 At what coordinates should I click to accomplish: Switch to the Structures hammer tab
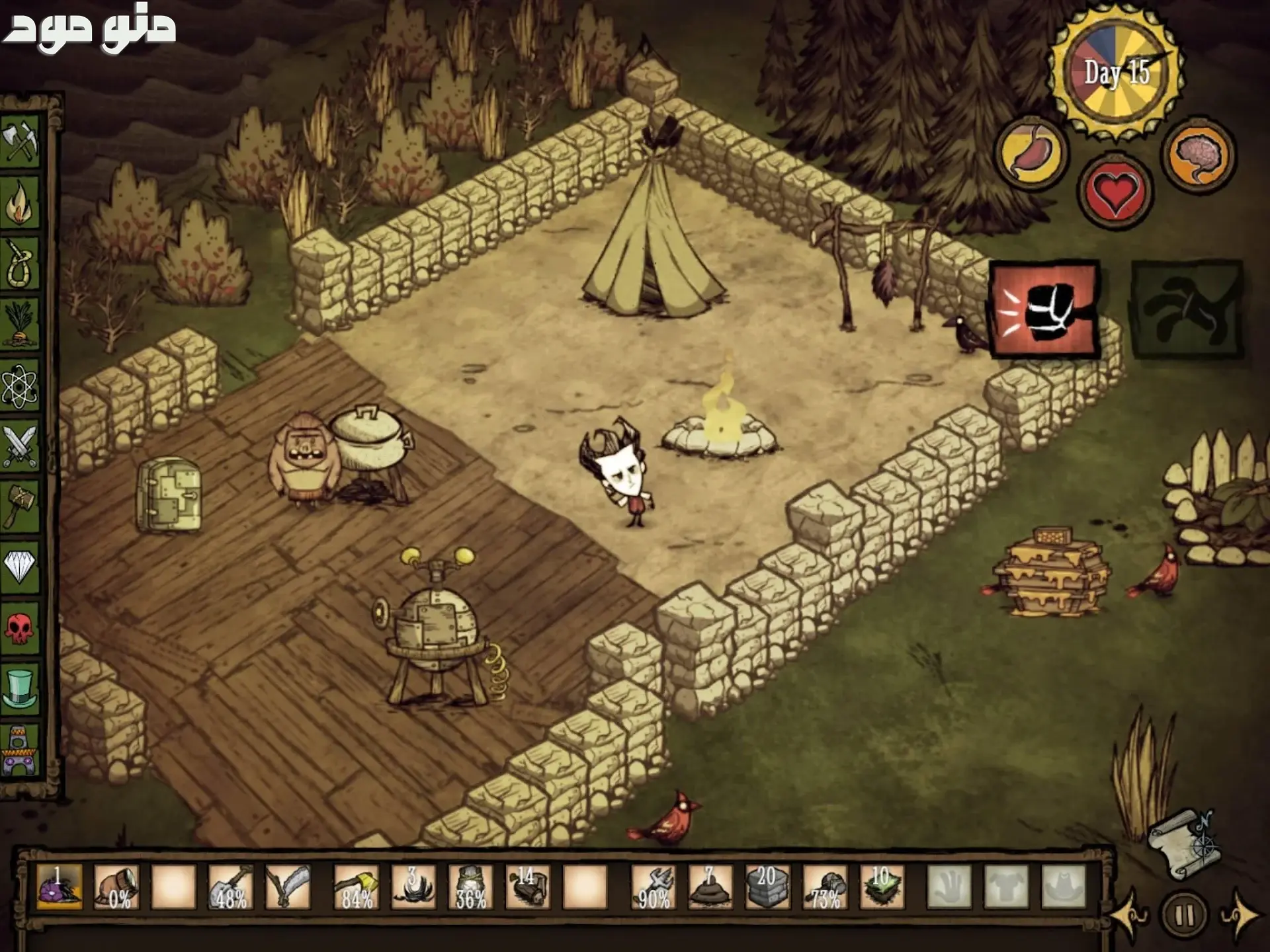click(20, 506)
